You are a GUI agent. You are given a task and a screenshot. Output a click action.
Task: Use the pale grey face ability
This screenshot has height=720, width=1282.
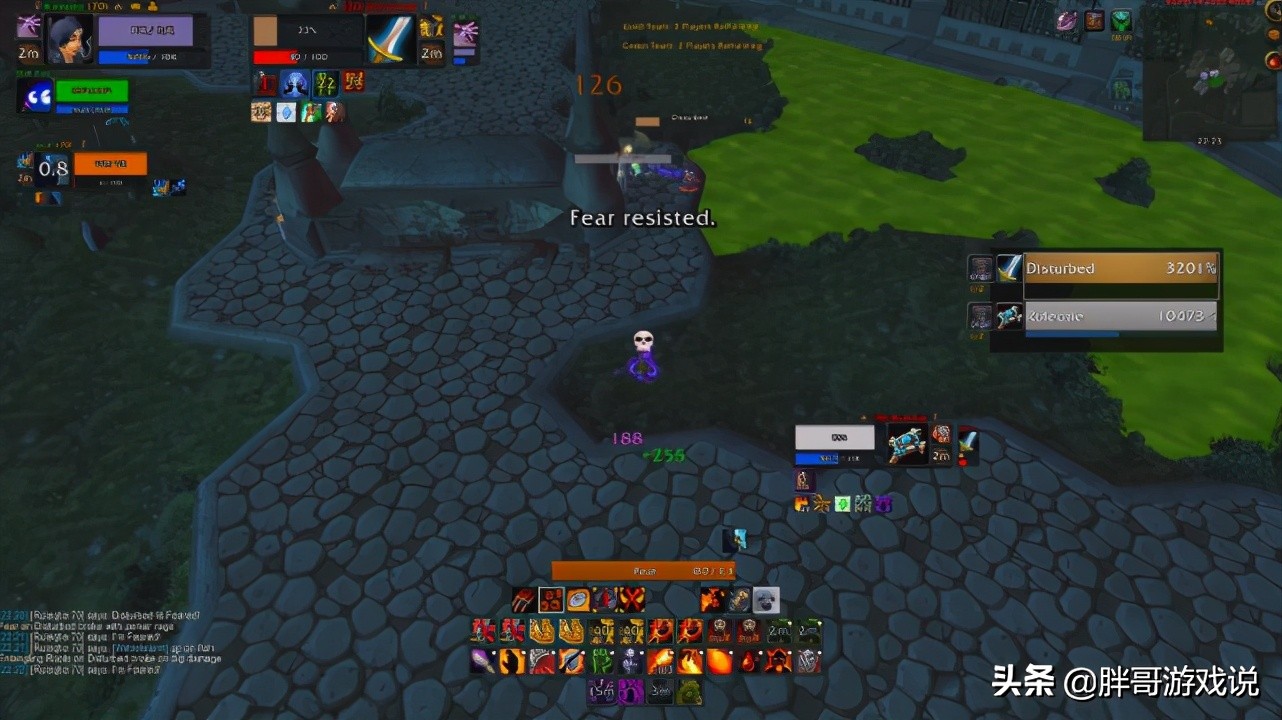tap(766, 600)
